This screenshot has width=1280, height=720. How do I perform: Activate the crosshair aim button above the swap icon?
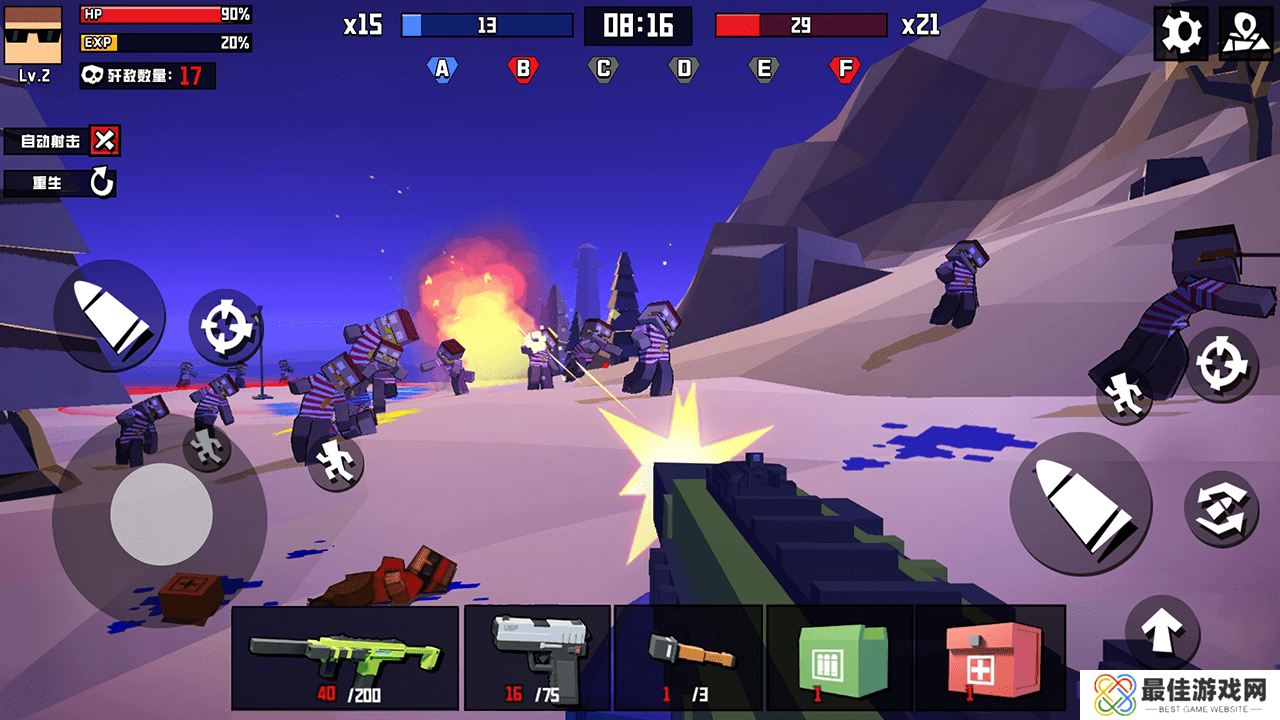click(1221, 364)
